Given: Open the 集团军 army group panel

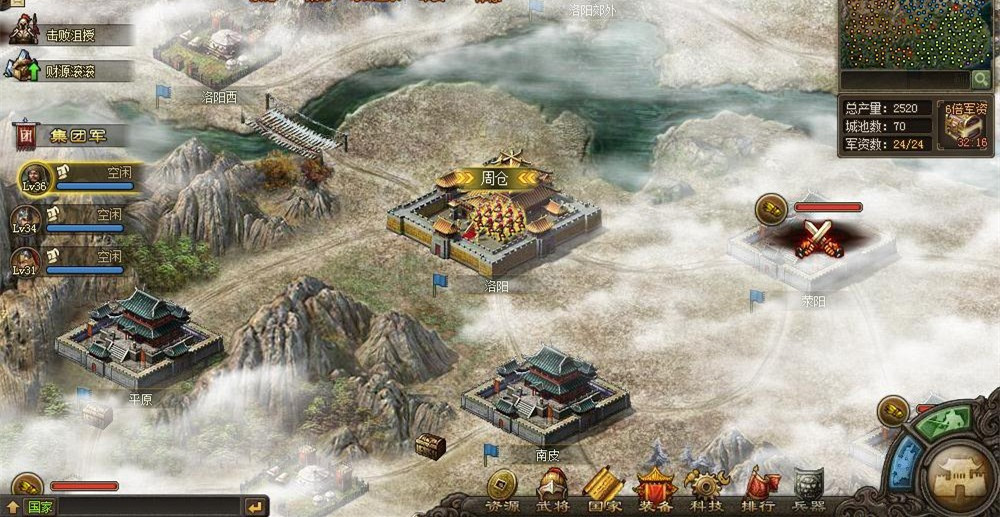Looking at the screenshot, I should [x=70, y=135].
